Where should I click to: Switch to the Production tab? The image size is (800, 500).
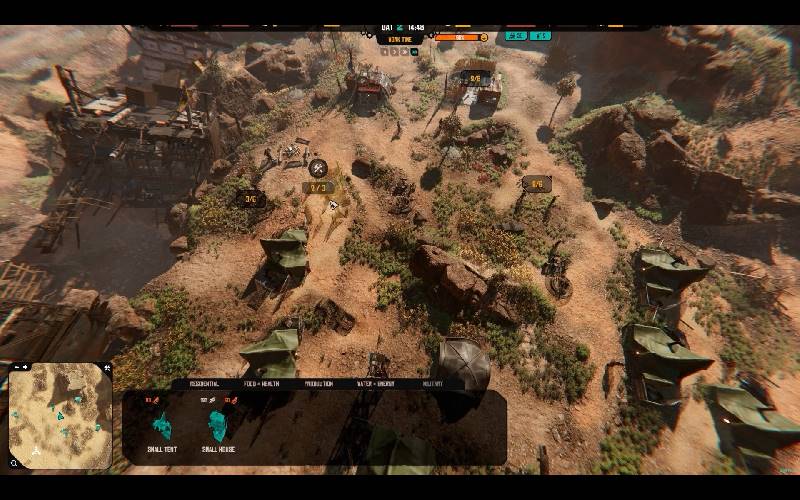(316, 383)
